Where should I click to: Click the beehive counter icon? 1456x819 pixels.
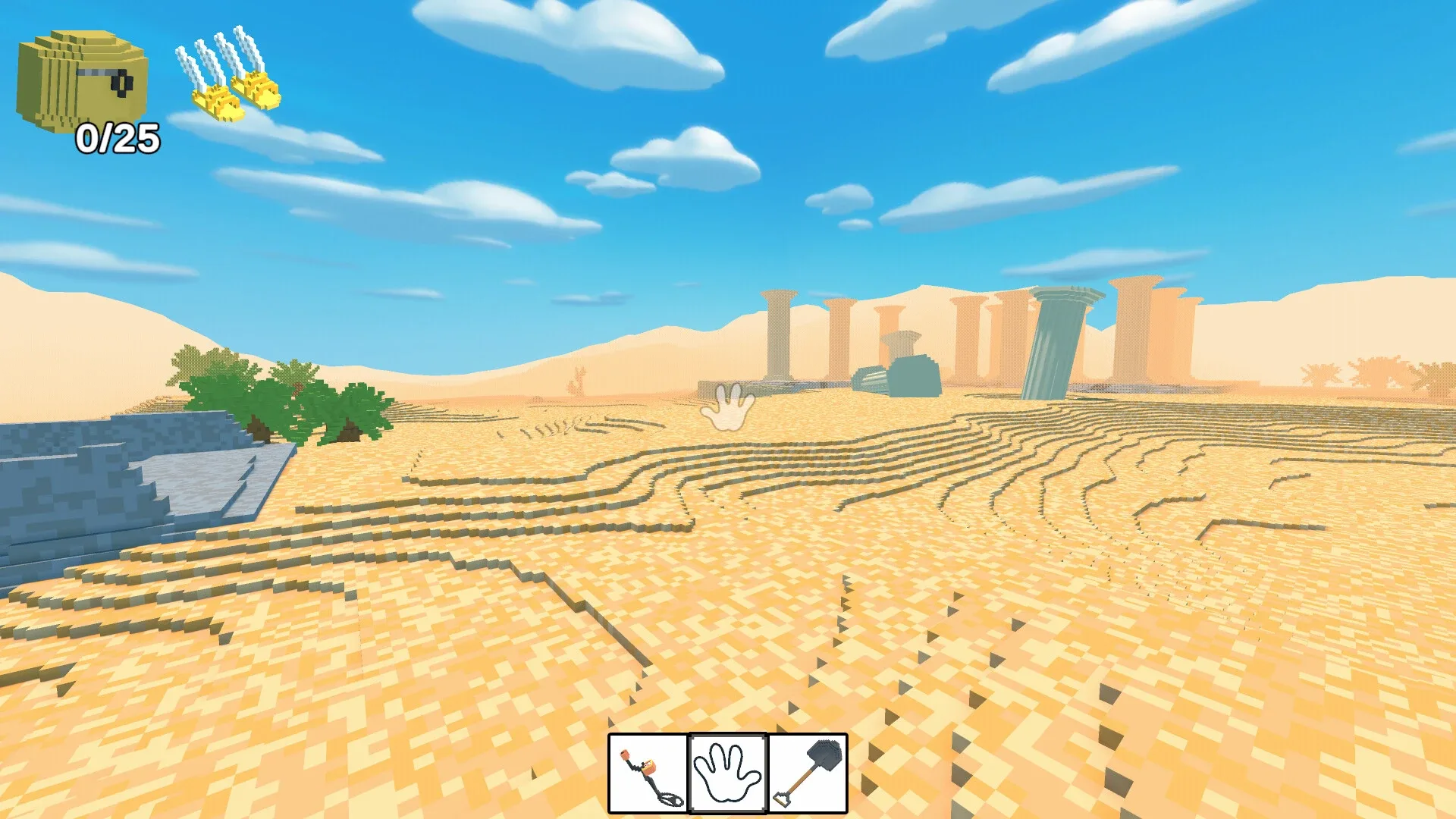[x=80, y=76]
